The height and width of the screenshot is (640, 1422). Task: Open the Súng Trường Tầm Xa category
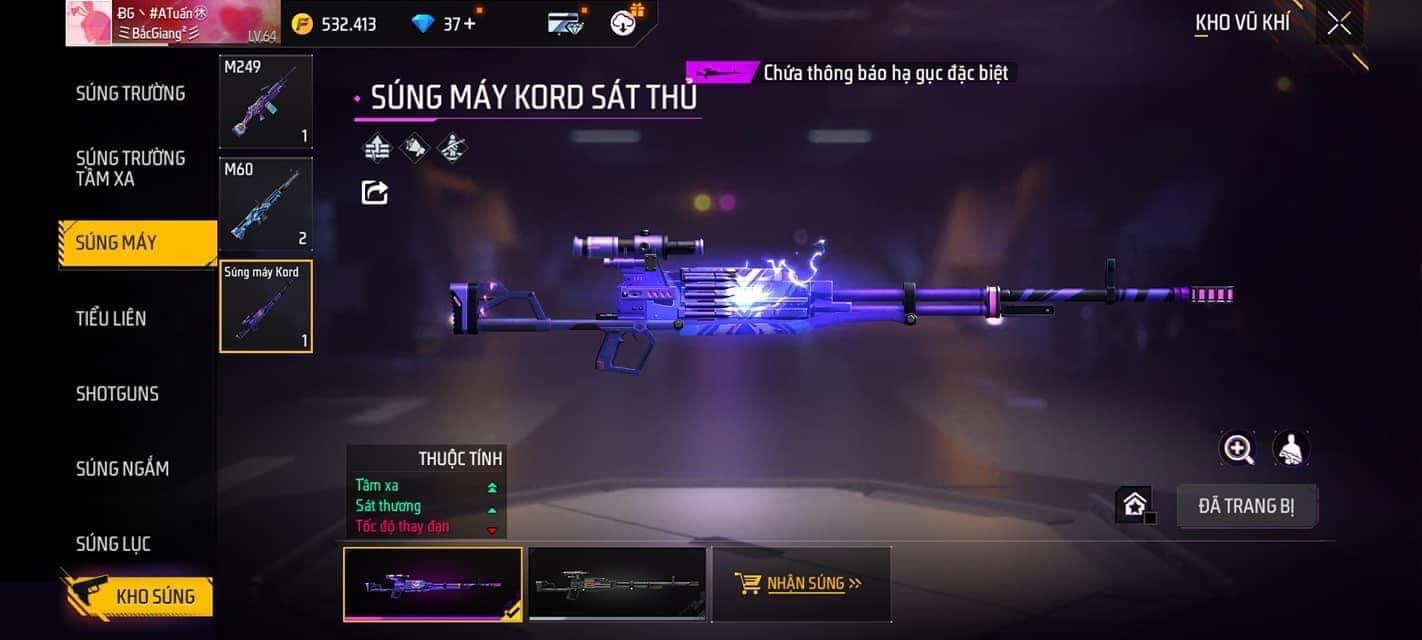pos(131,168)
